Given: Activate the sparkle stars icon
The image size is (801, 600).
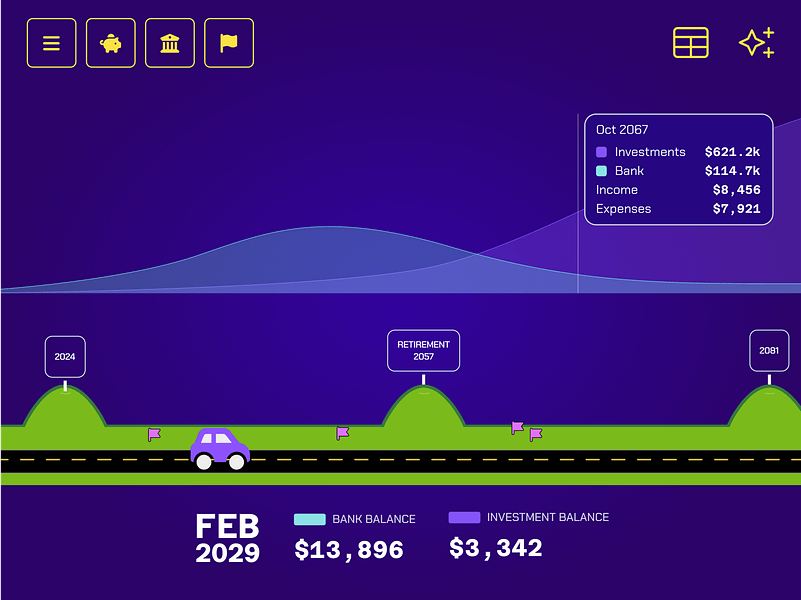Looking at the screenshot, I should 756,43.
